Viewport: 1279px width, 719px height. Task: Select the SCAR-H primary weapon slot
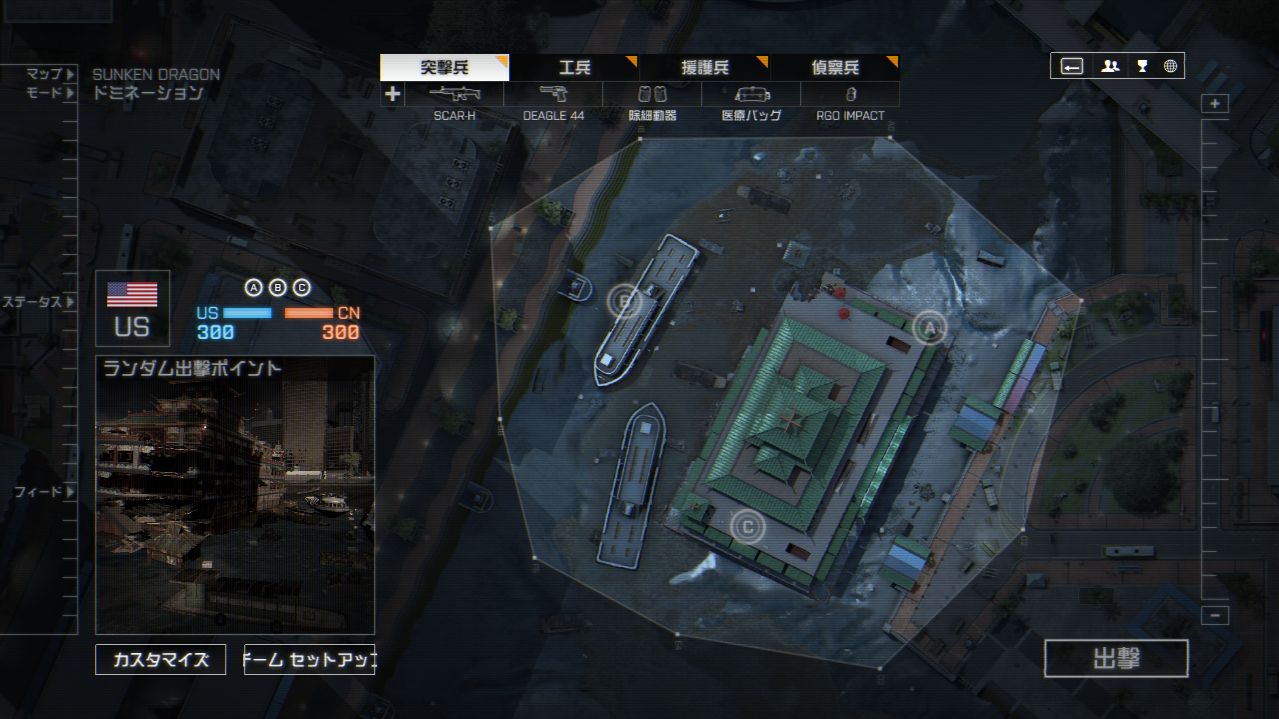454,95
